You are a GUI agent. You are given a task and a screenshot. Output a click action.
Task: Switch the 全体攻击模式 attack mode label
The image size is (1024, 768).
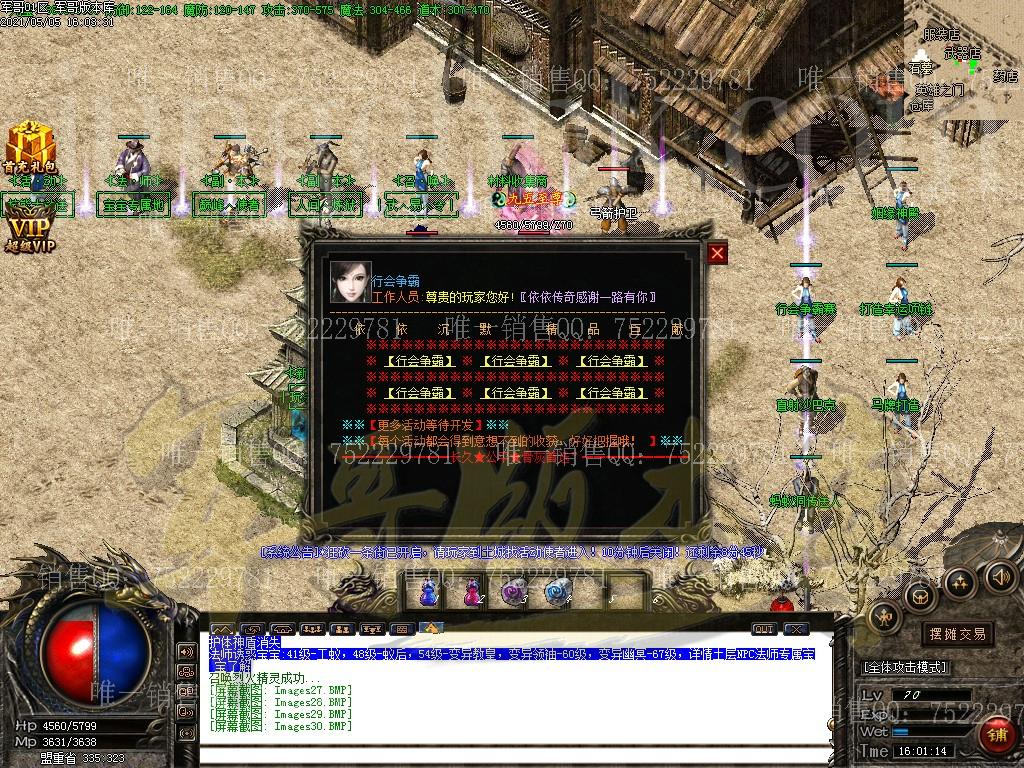coord(905,667)
